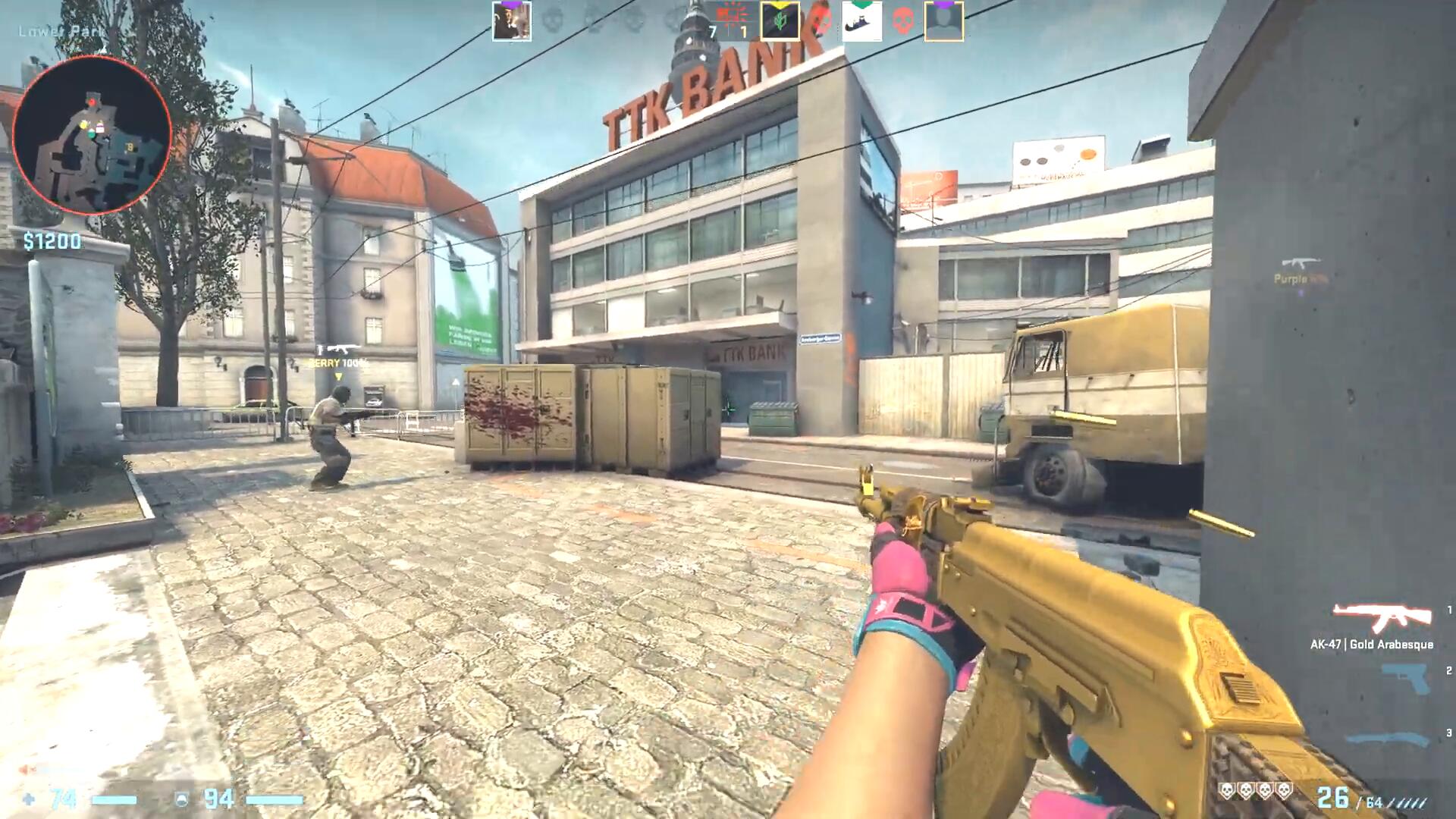Viewport: 1456px width, 819px height.
Task: Choose the grey default silhouette player avatar
Action: coord(944,21)
